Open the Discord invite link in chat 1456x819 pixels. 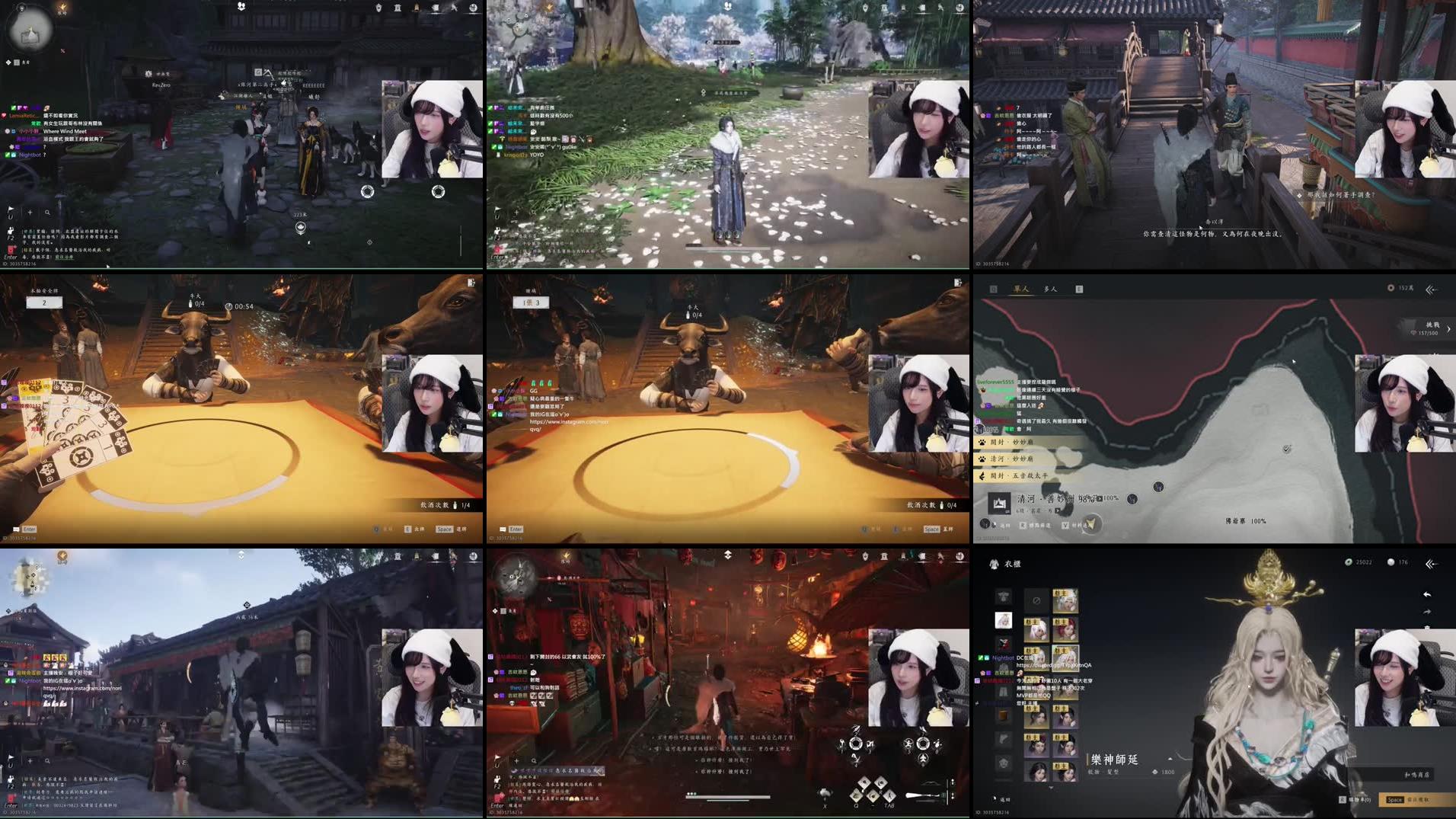point(1053,666)
